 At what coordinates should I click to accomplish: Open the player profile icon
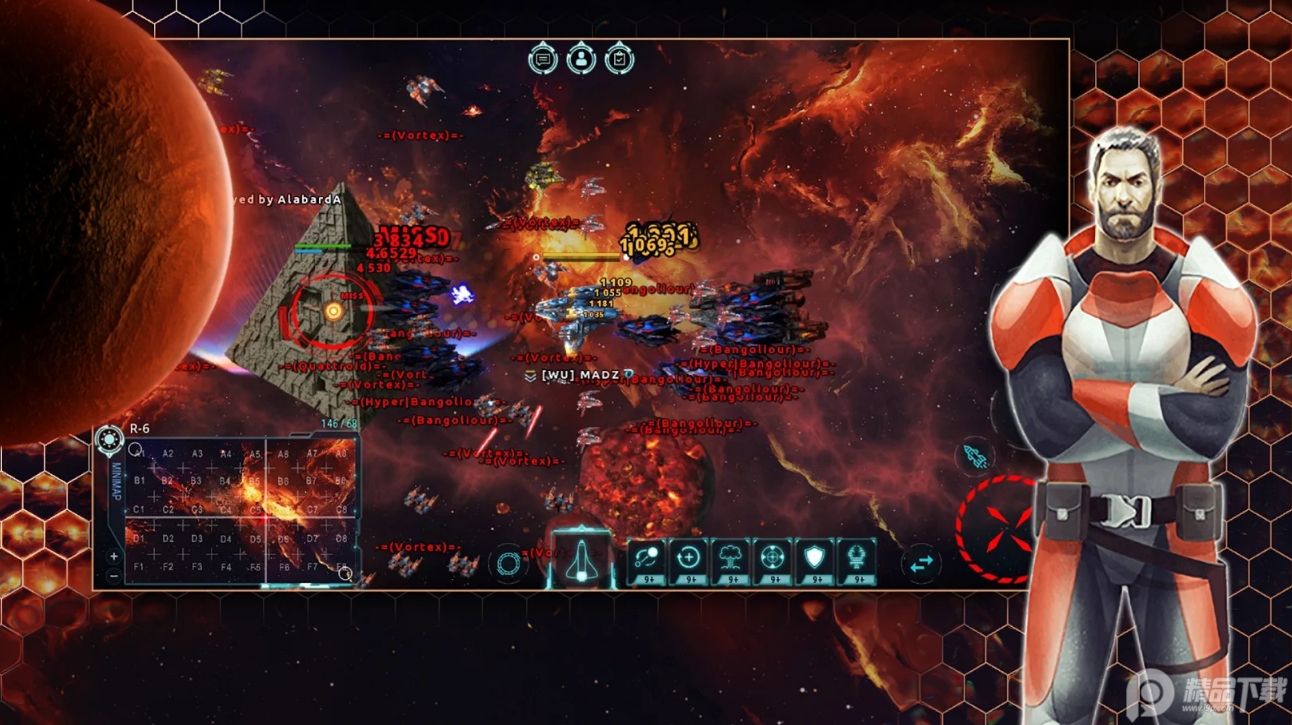tap(581, 60)
